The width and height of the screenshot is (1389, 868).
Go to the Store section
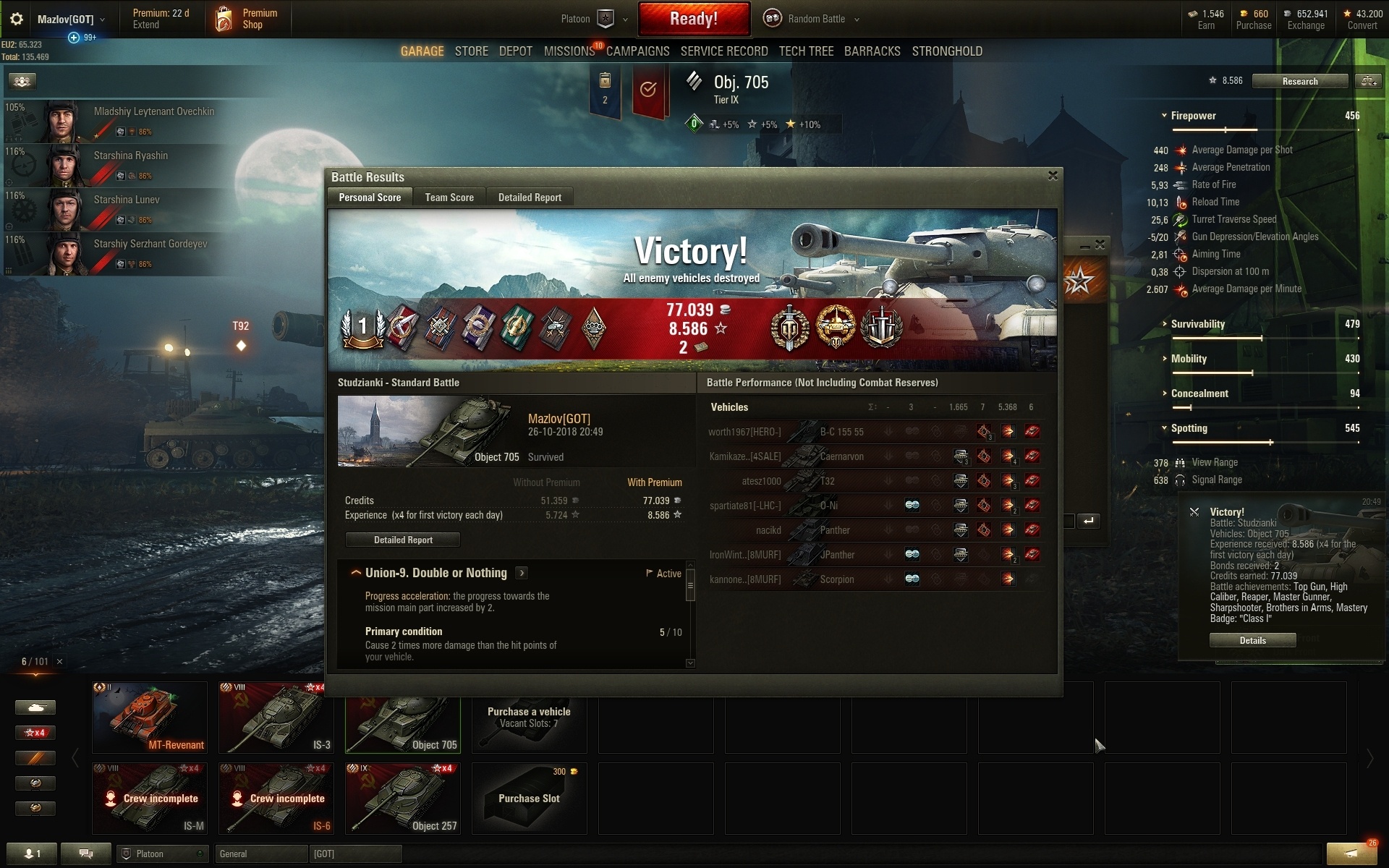coord(471,51)
